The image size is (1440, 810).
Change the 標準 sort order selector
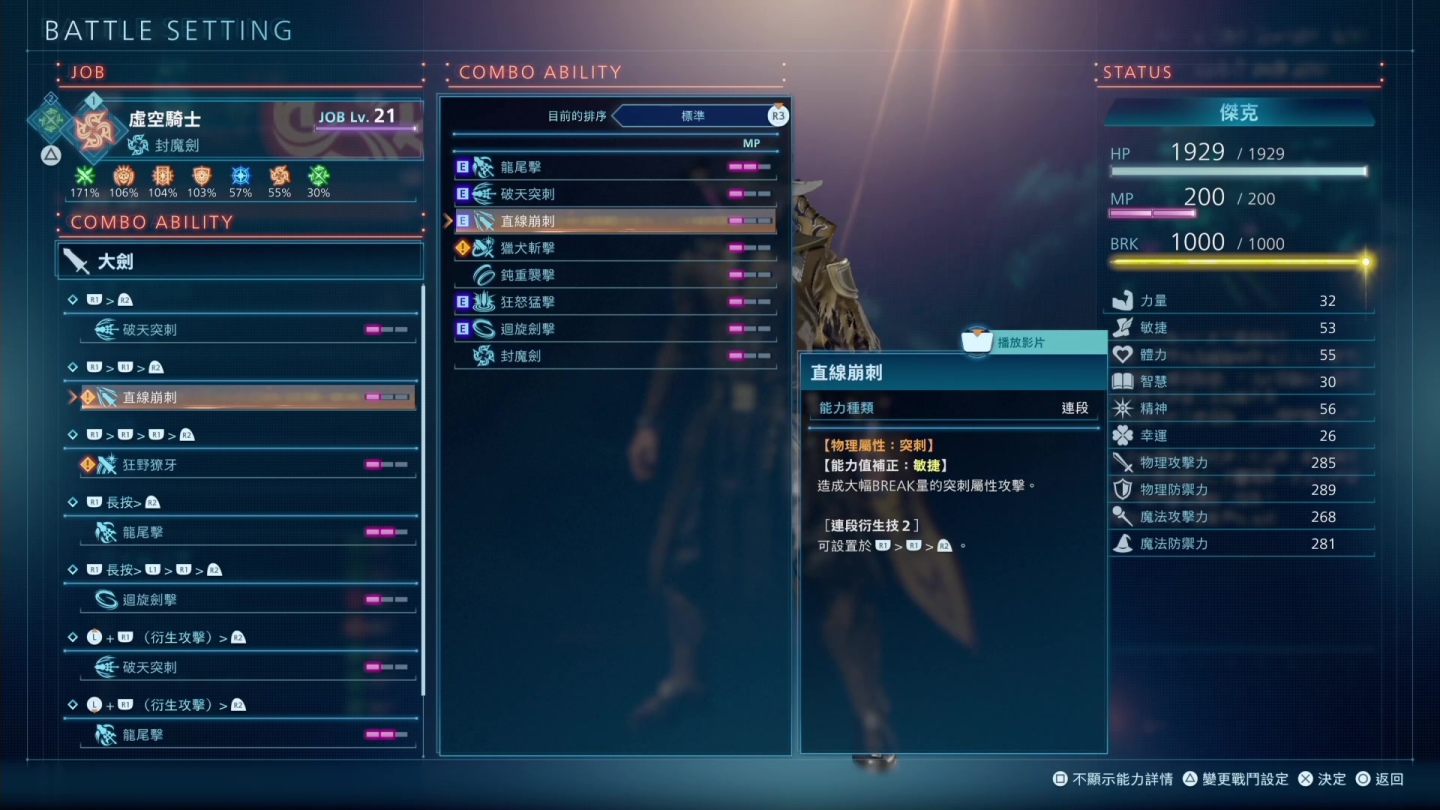coord(693,116)
